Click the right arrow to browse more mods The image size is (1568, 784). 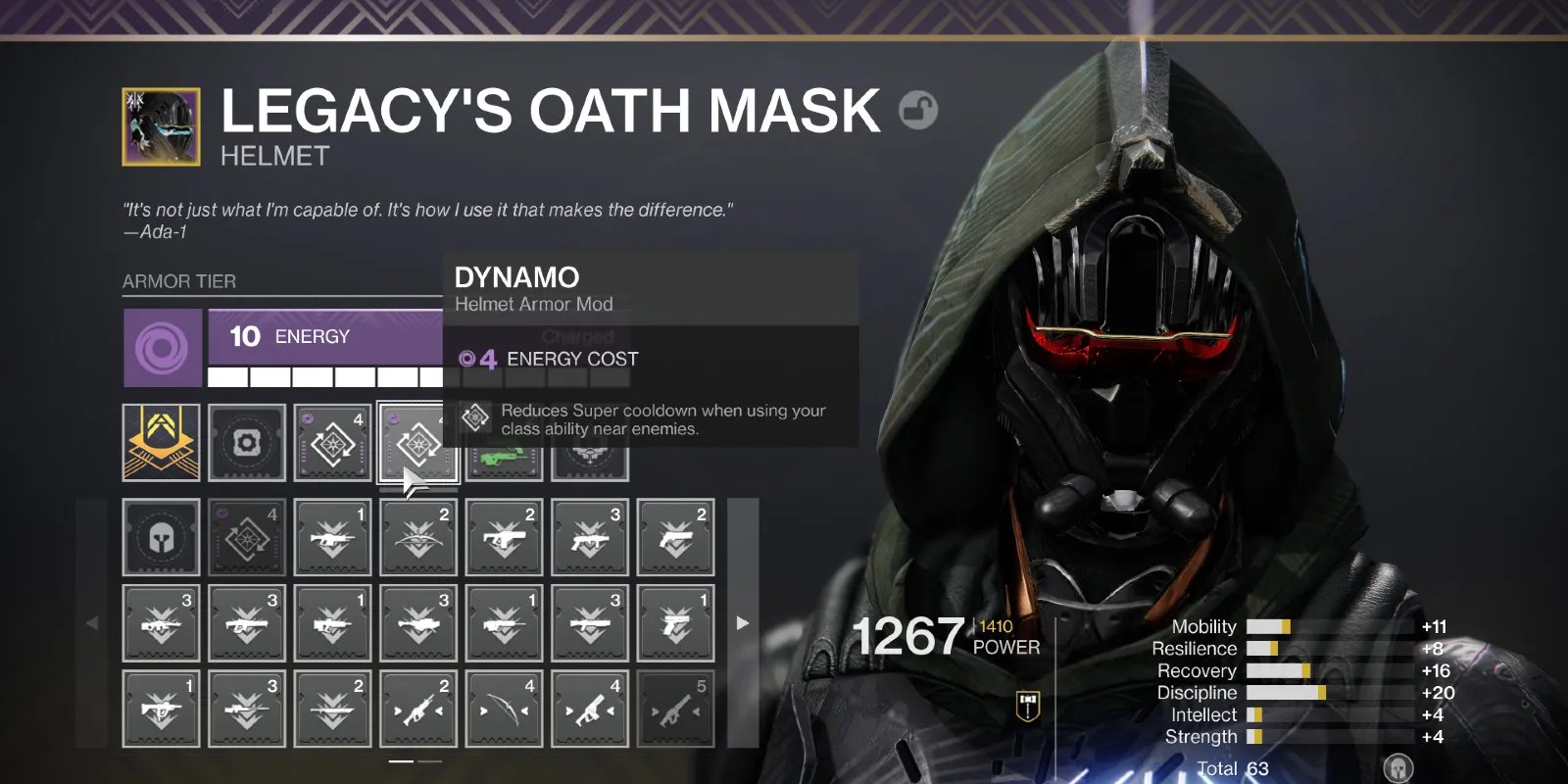pyautogui.click(x=742, y=622)
